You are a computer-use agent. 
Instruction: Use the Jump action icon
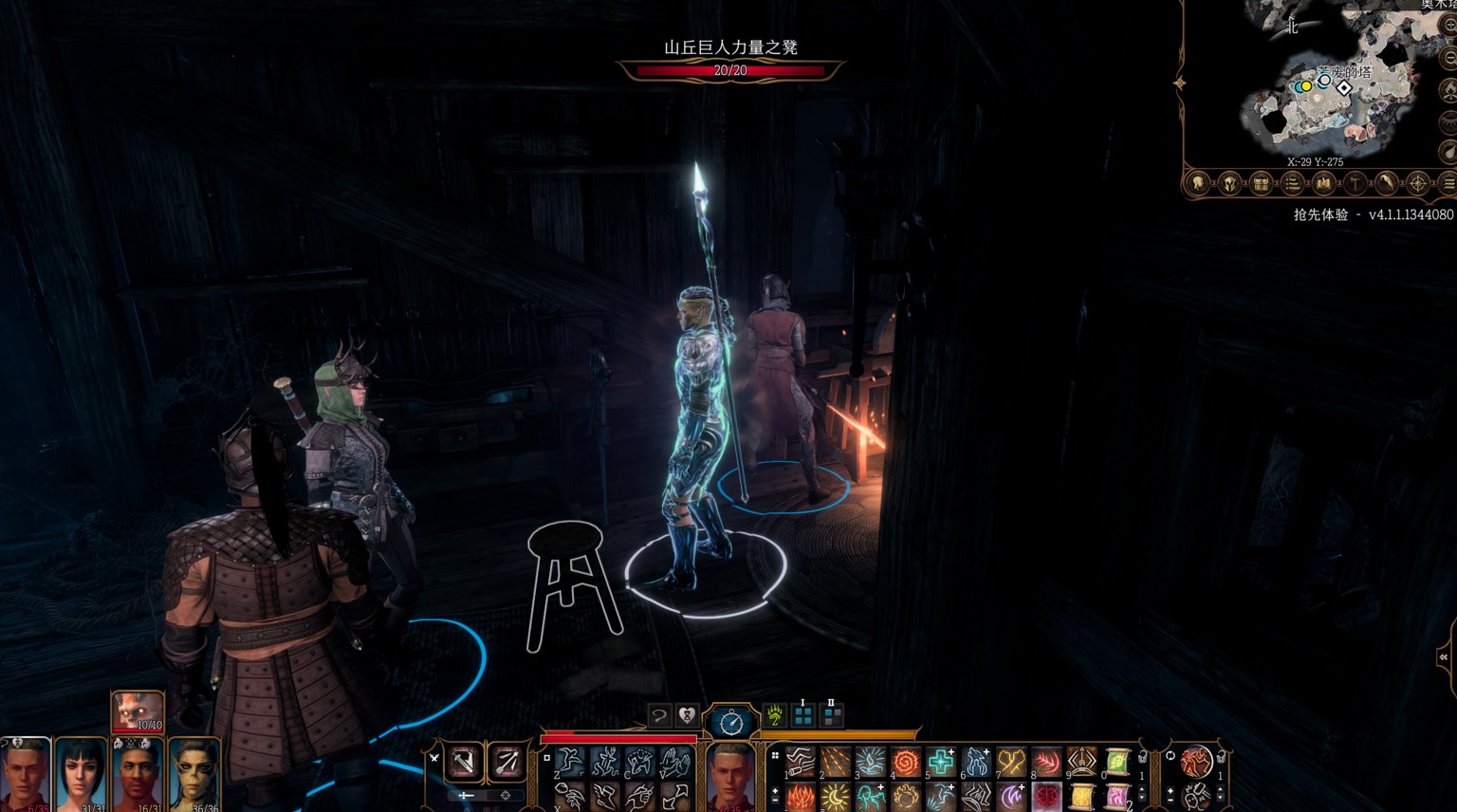click(569, 762)
